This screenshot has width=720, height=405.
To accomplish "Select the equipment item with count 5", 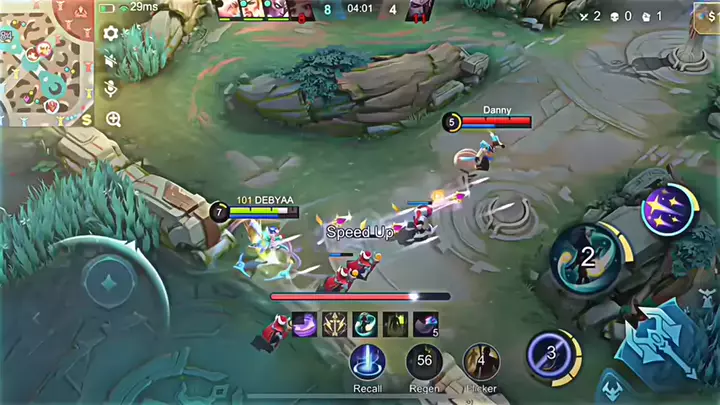I will pos(426,324).
